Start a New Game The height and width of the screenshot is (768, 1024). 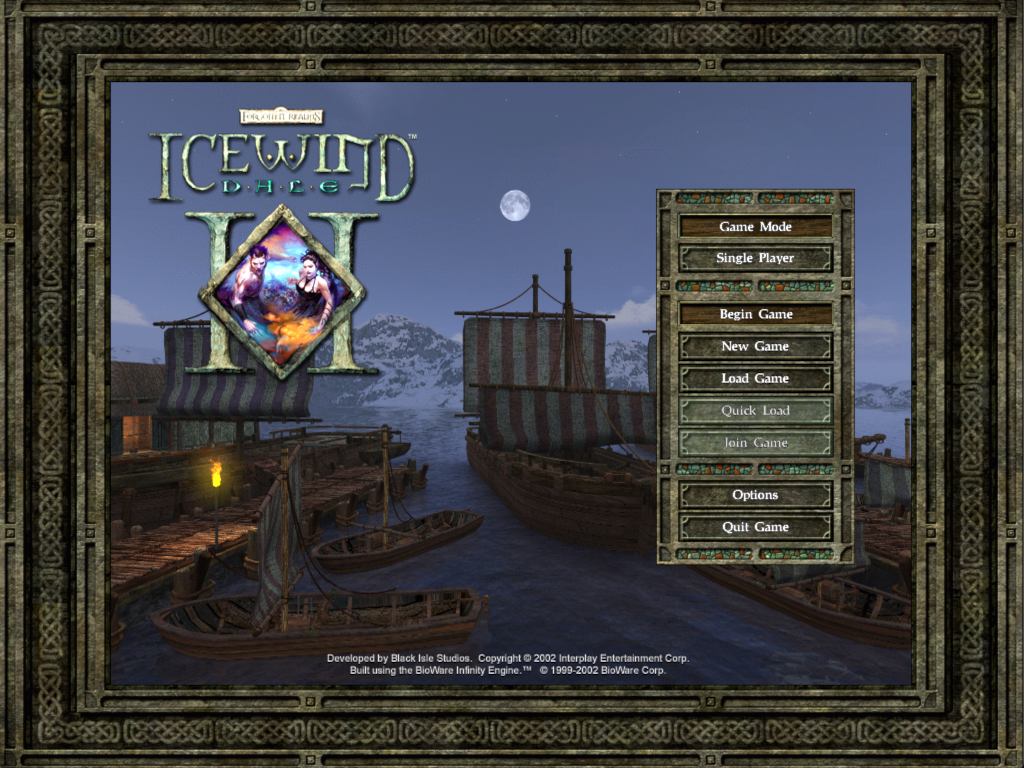point(755,346)
